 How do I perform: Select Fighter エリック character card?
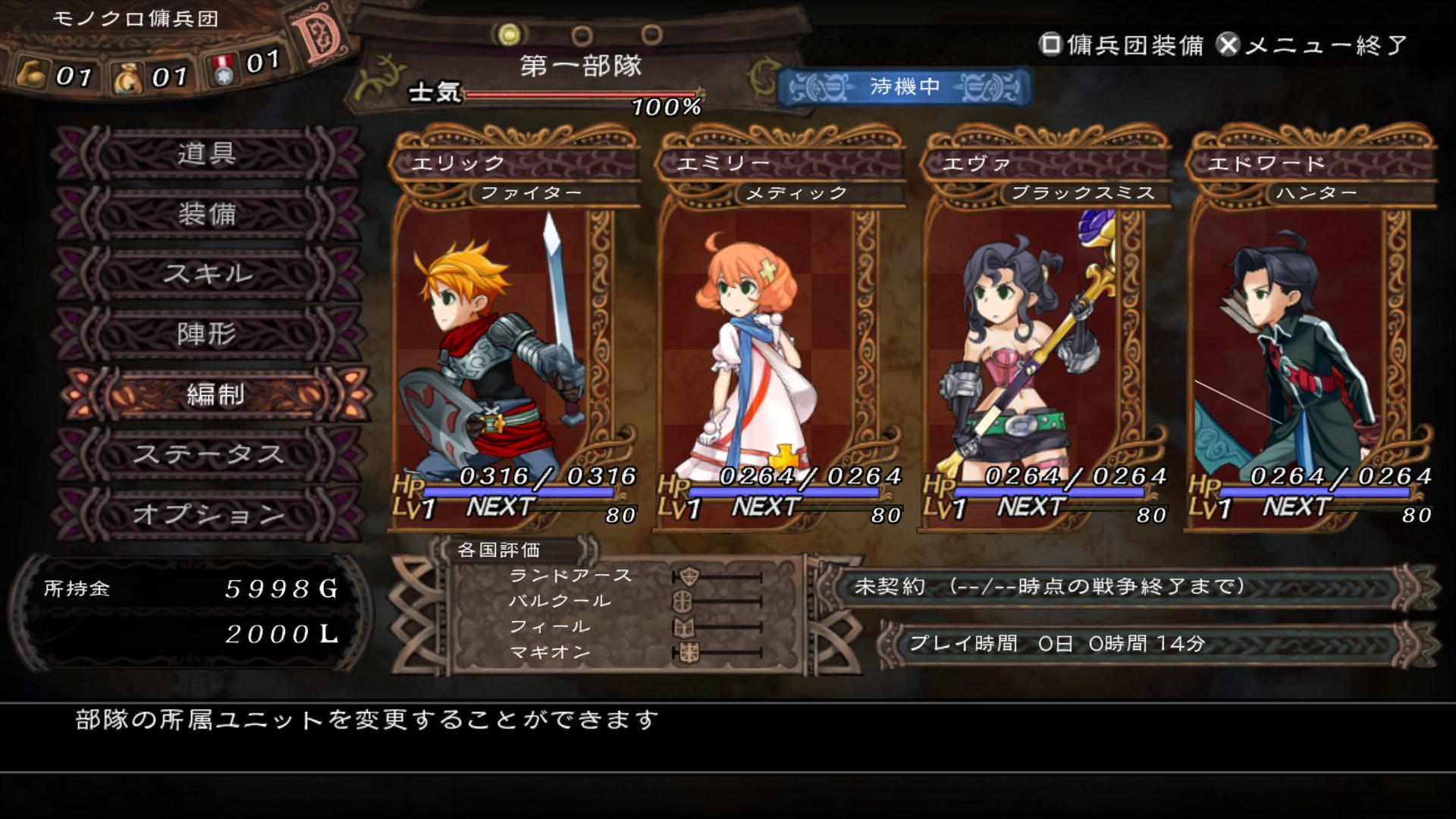tap(514, 334)
